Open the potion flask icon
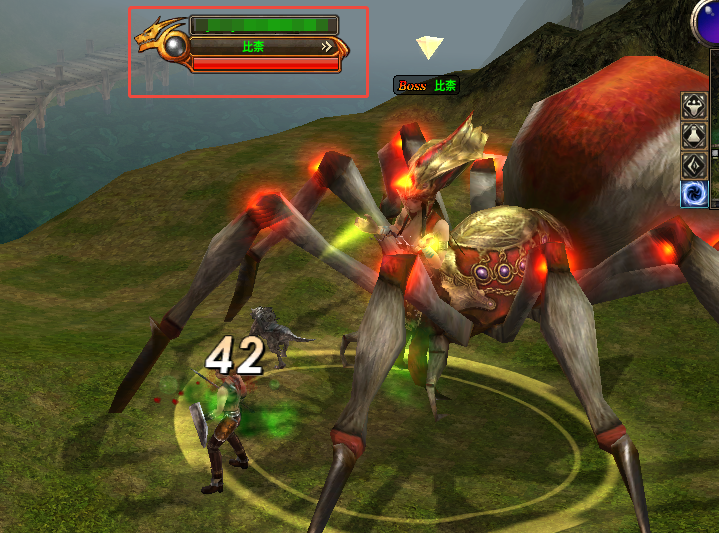This screenshot has height=533, width=719. 695,136
